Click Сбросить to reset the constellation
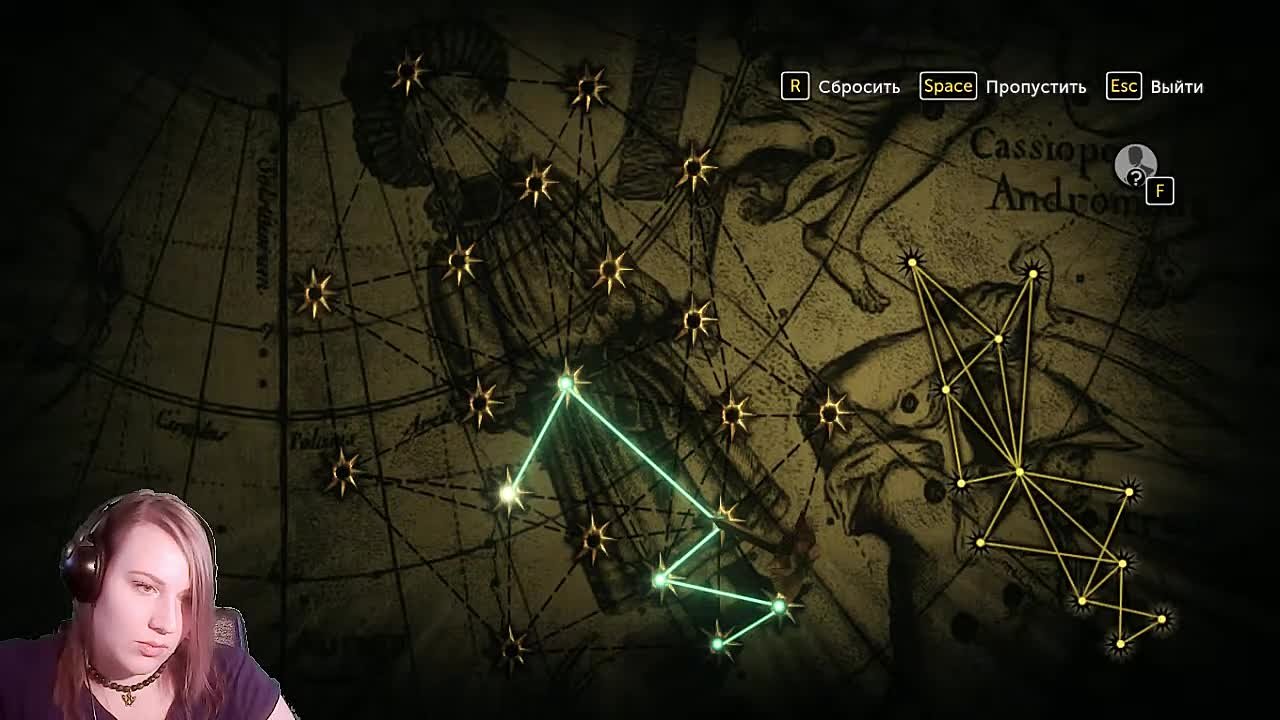The width and height of the screenshot is (1280, 720). pos(858,86)
